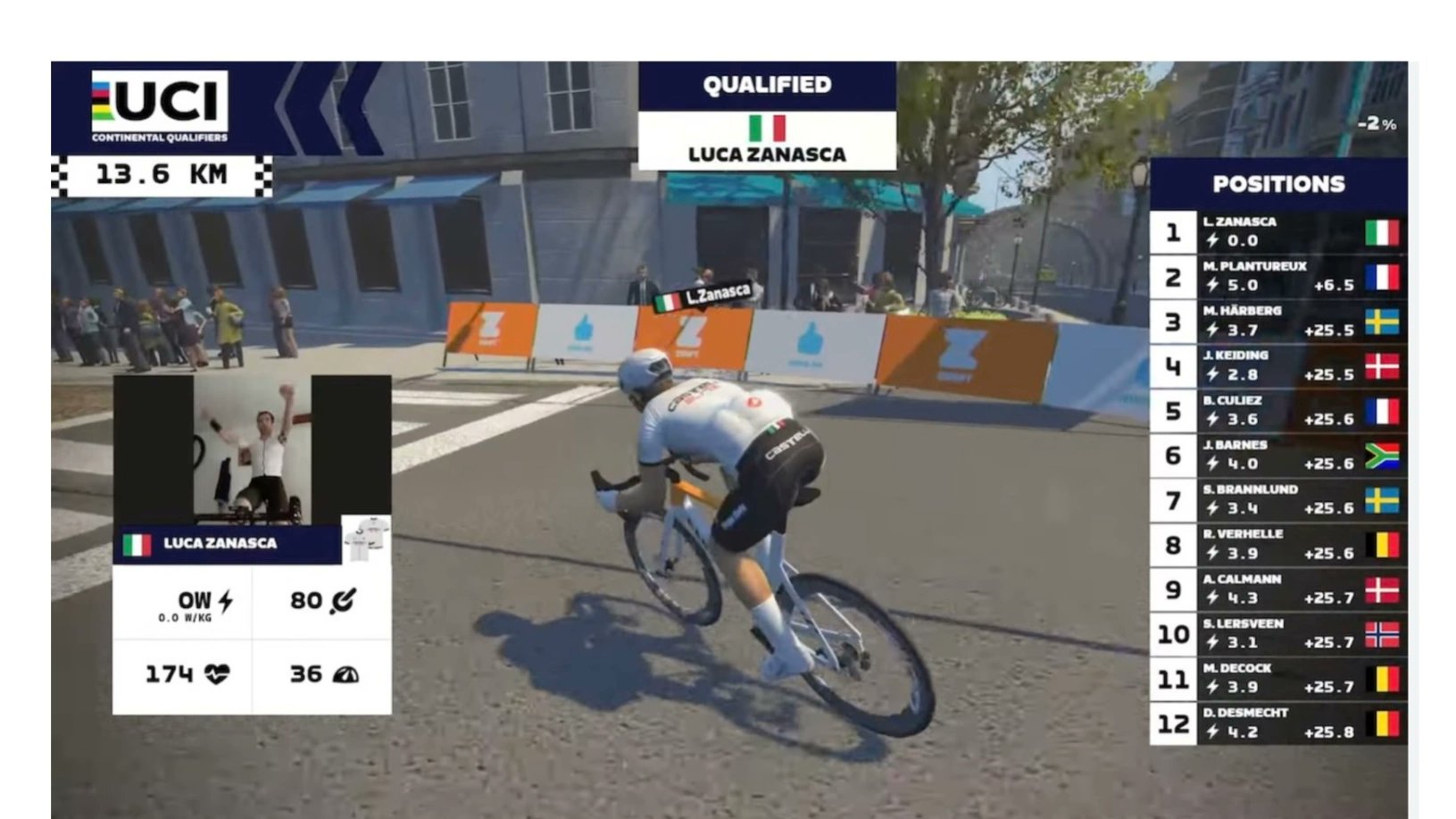Screen dimensions: 1456x819
Task: Select M. Härberg in third position
Action: click(1278, 322)
